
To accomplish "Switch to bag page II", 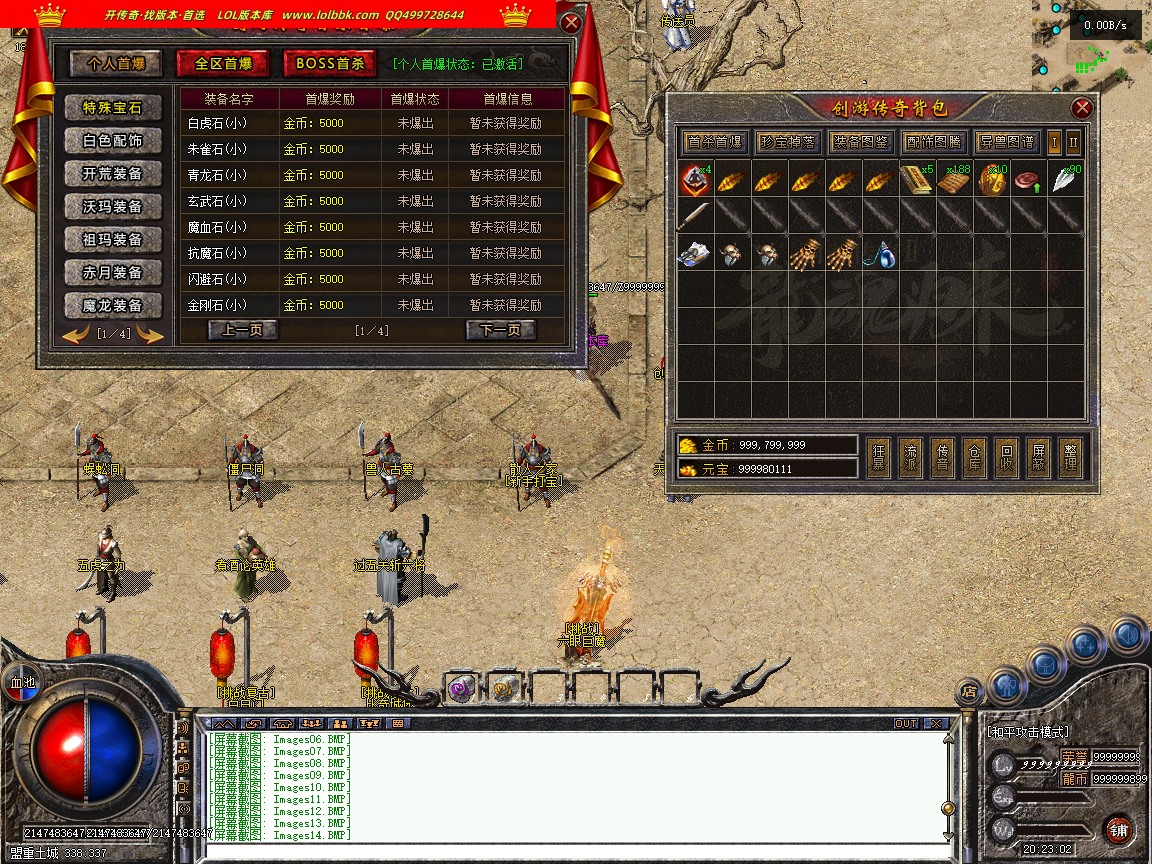I will (x=1073, y=142).
